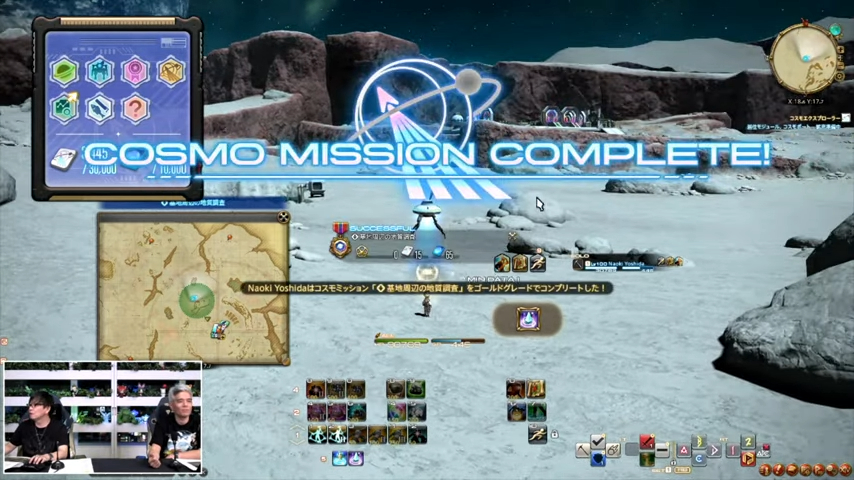The height and width of the screenshot is (480, 854).
Task: Click the green zone on the area map
Action: (195, 299)
